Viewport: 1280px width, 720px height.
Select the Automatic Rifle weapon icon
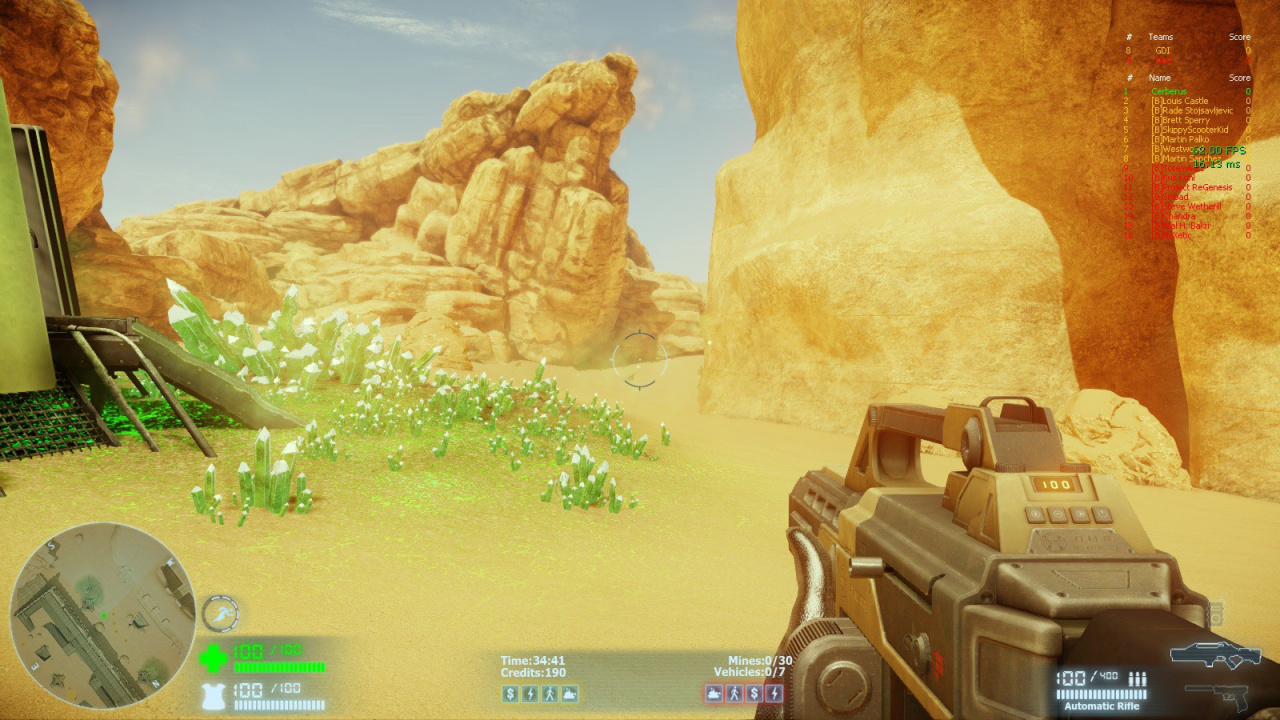tap(1215, 655)
